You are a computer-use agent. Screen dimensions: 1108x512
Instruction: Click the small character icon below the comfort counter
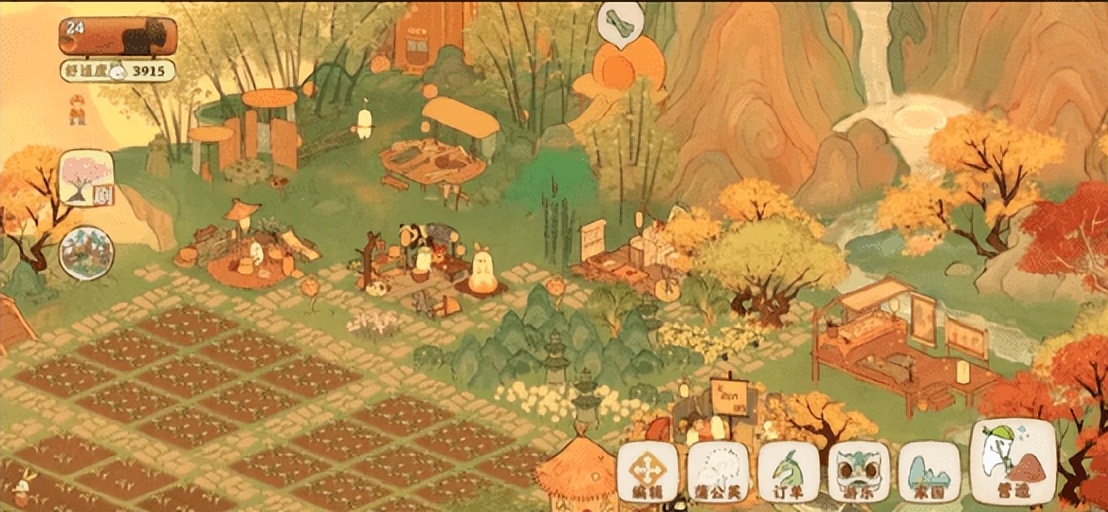[x=77, y=109]
